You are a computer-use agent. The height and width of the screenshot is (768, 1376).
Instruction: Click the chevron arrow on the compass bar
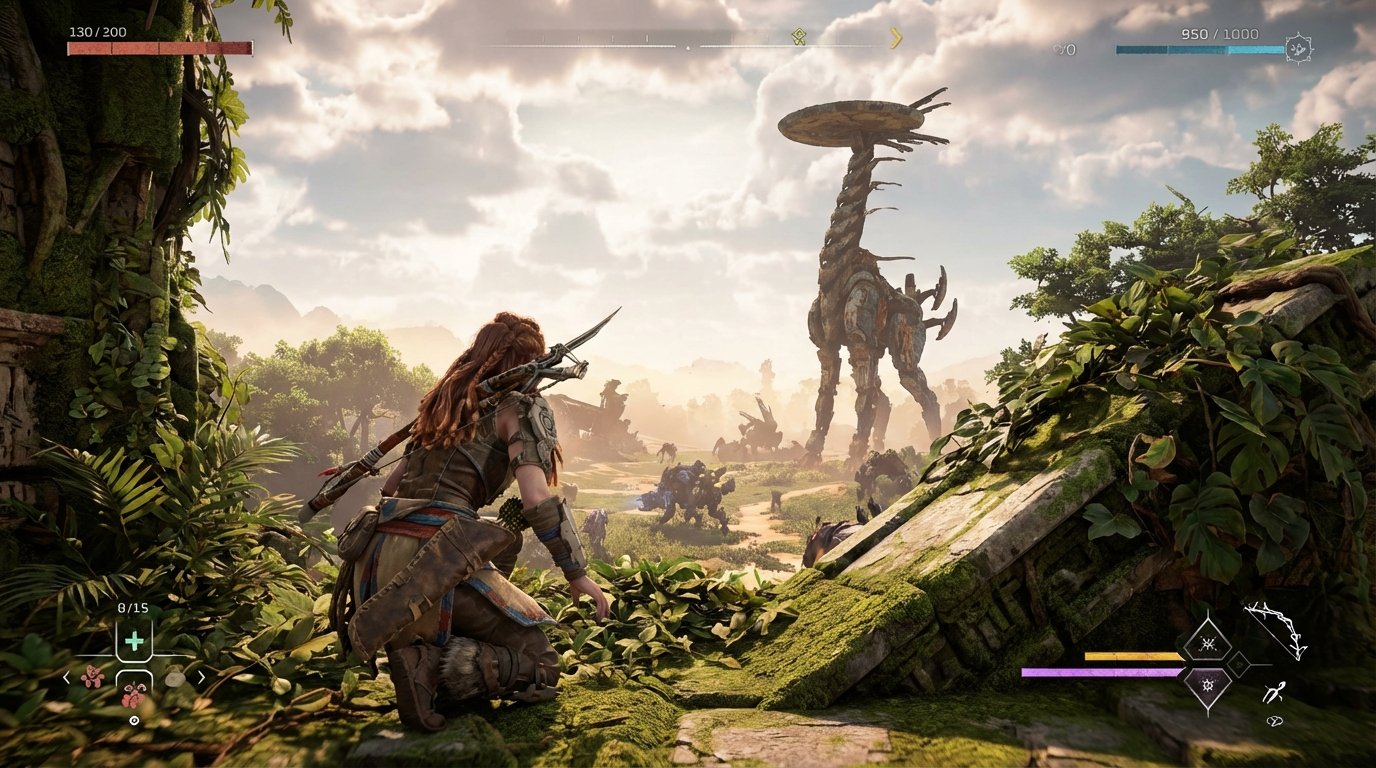tap(896, 38)
